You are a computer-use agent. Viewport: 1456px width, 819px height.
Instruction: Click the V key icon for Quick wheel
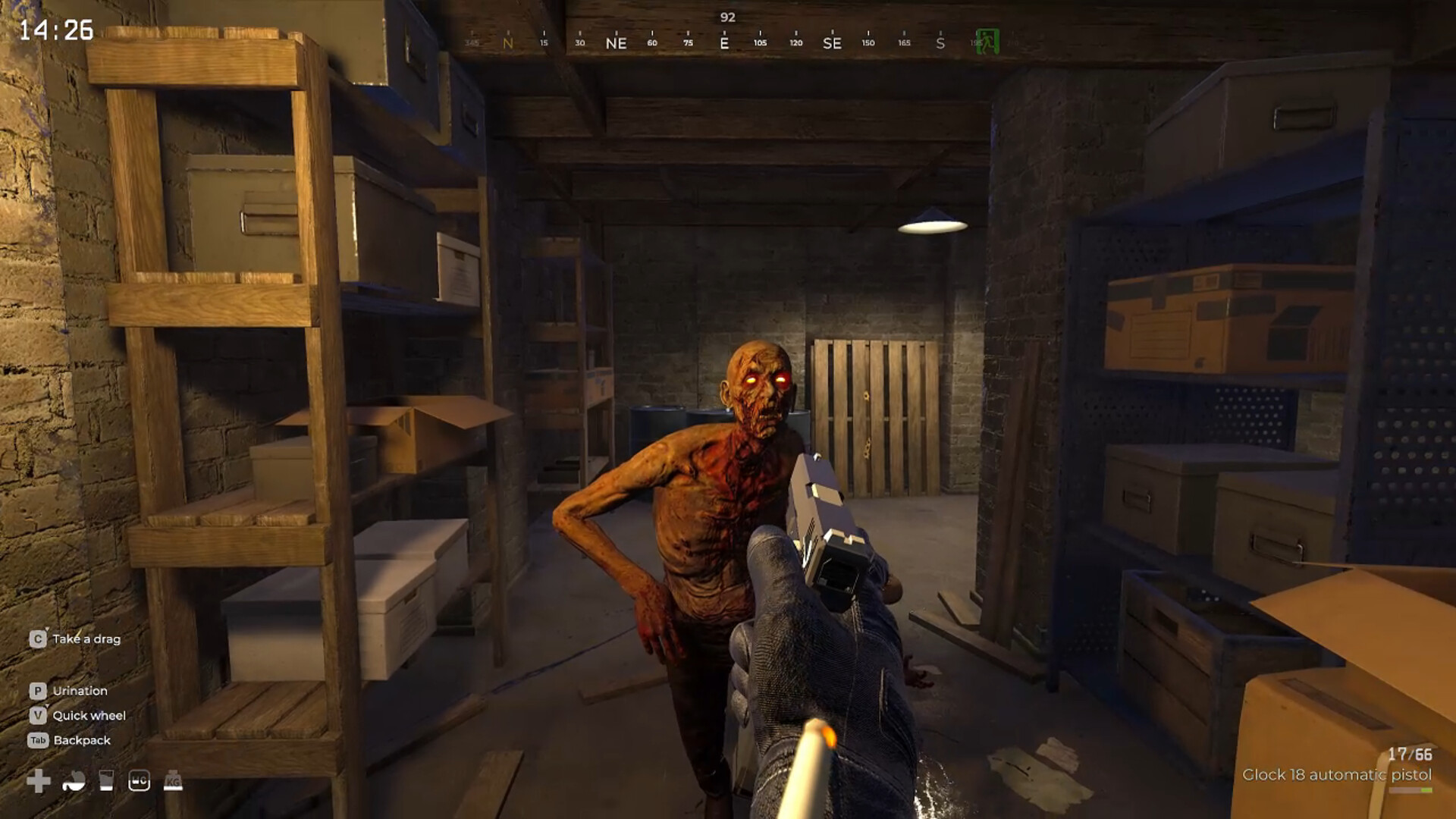coord(36,715)
